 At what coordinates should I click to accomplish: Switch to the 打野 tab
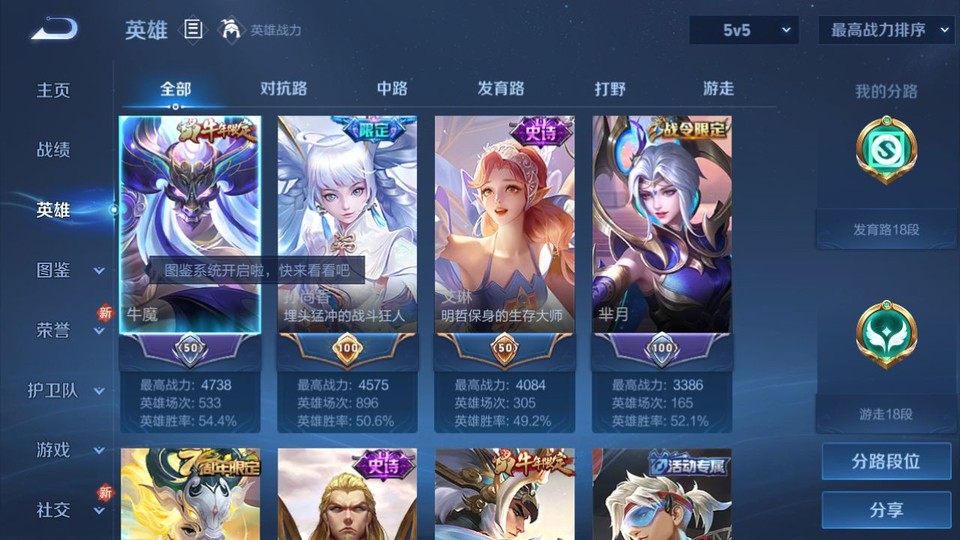pos(610,88)
